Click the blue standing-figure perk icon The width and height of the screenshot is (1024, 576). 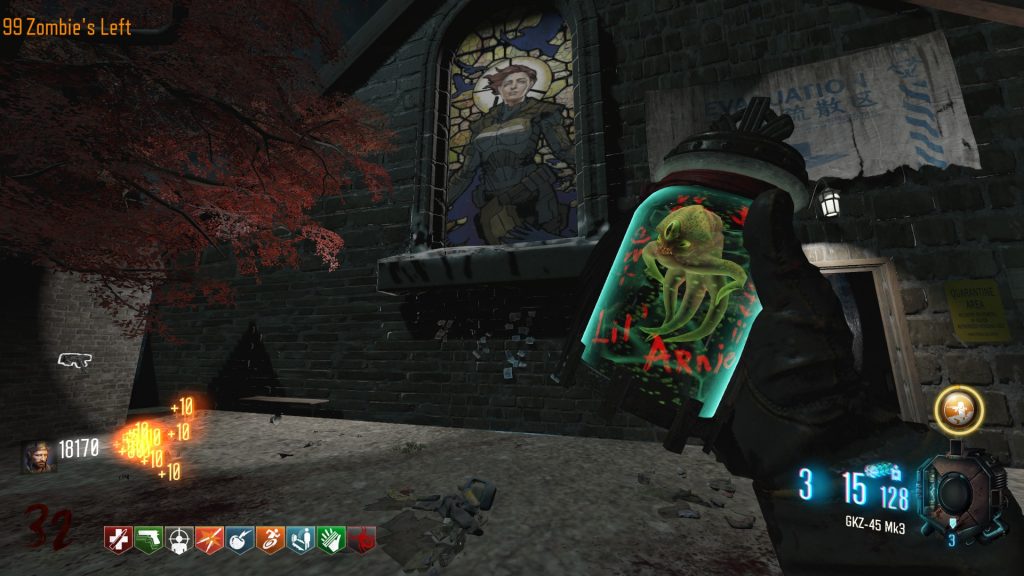coord(301,539)
